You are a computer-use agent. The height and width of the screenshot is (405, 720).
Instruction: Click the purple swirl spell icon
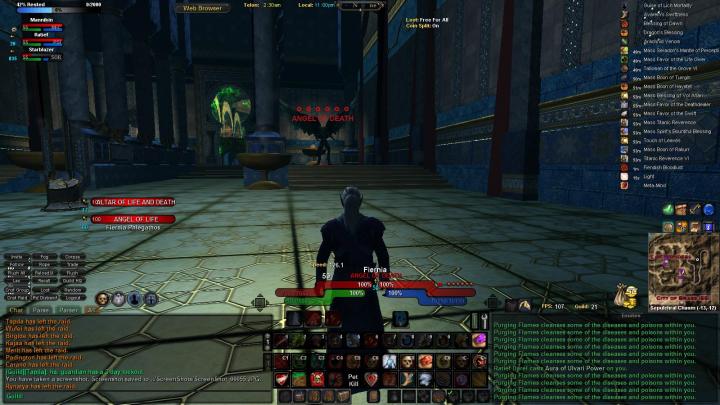tap(479, 339)
